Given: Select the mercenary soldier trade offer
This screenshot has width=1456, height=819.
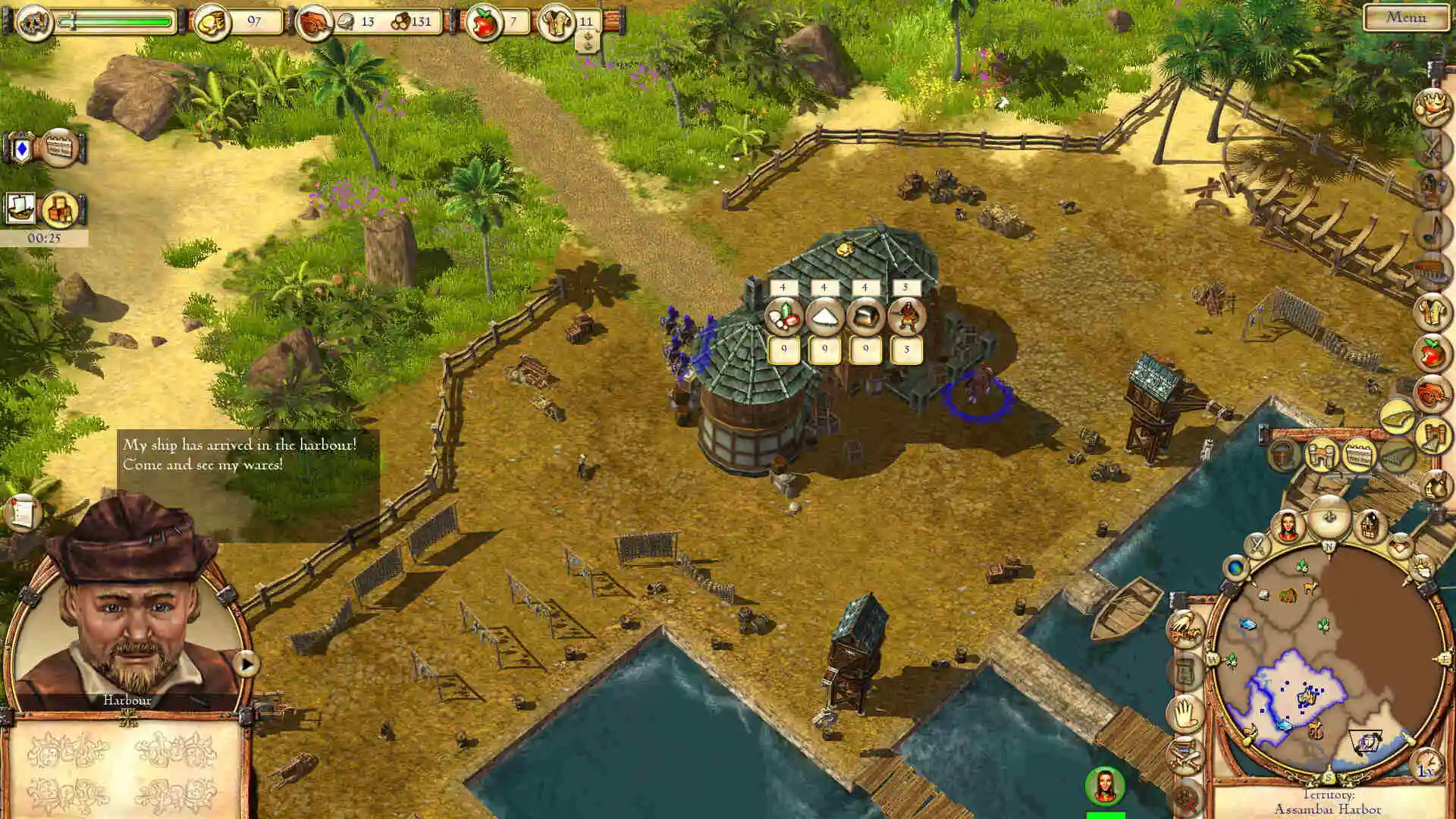Looking at the screenshot, I should pyautogui.click(x=906, y=317).
